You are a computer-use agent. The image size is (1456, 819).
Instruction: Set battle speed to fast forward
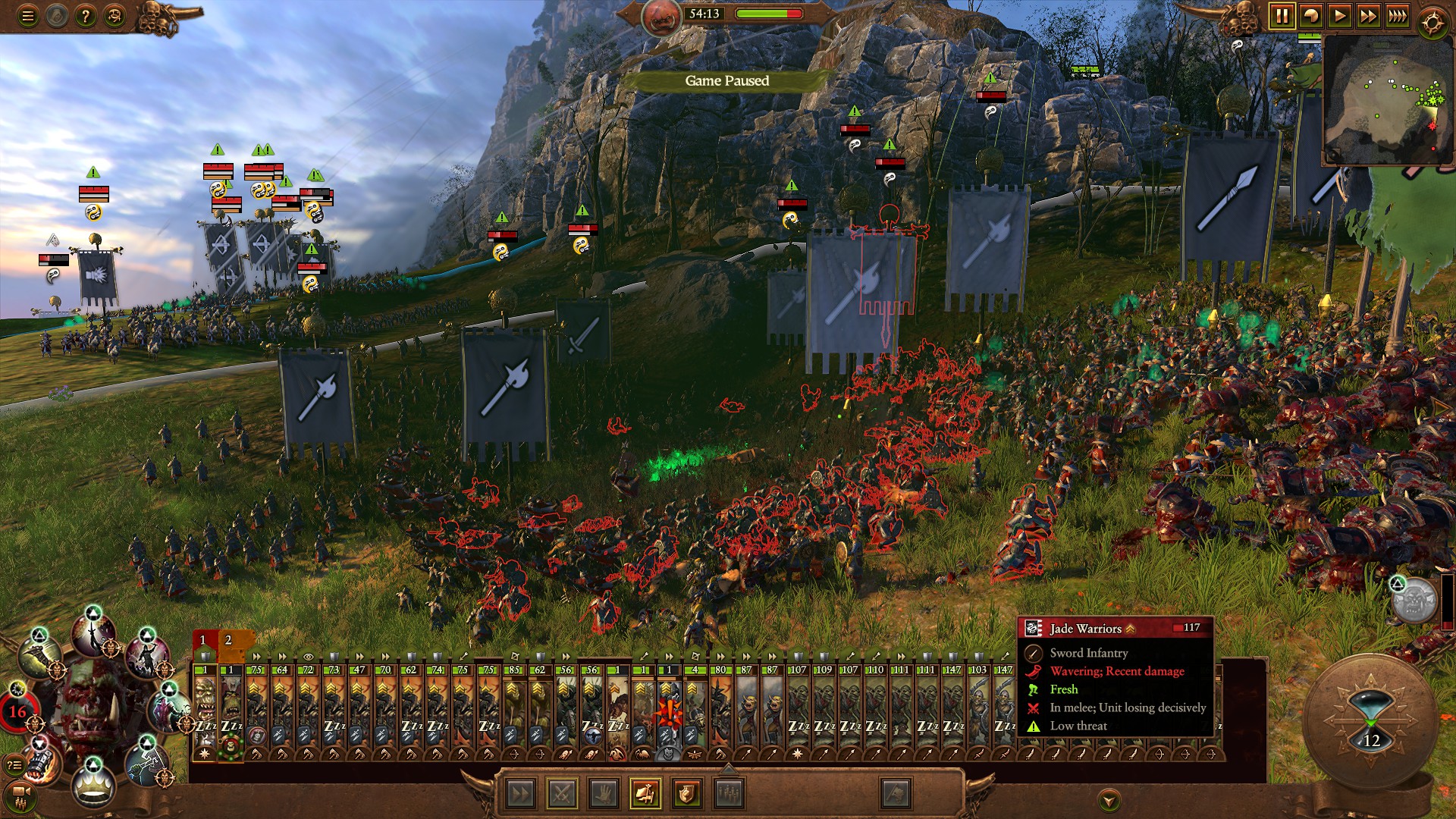click(1369, 16)
